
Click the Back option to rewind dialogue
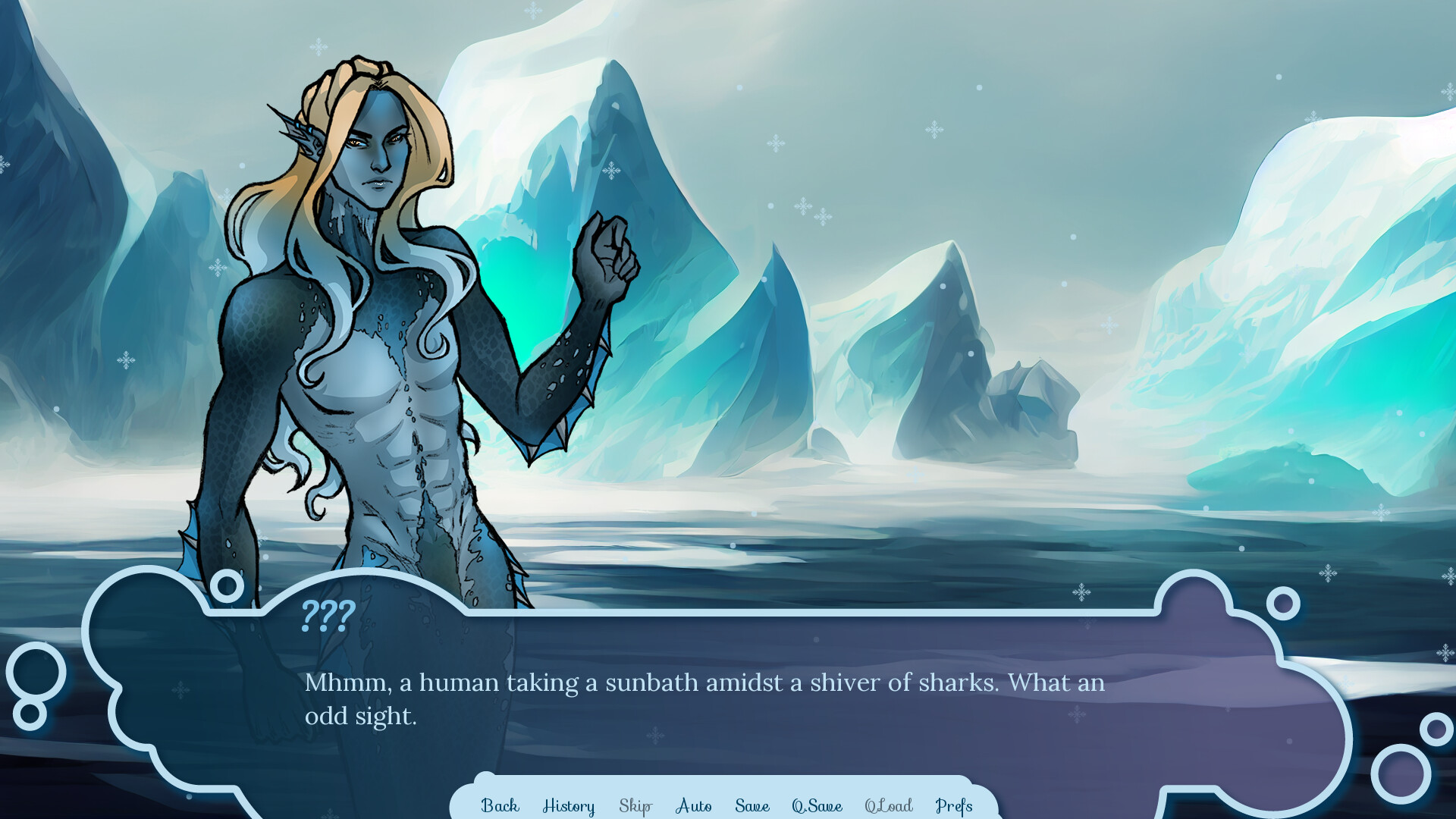[x=500, y=806]
